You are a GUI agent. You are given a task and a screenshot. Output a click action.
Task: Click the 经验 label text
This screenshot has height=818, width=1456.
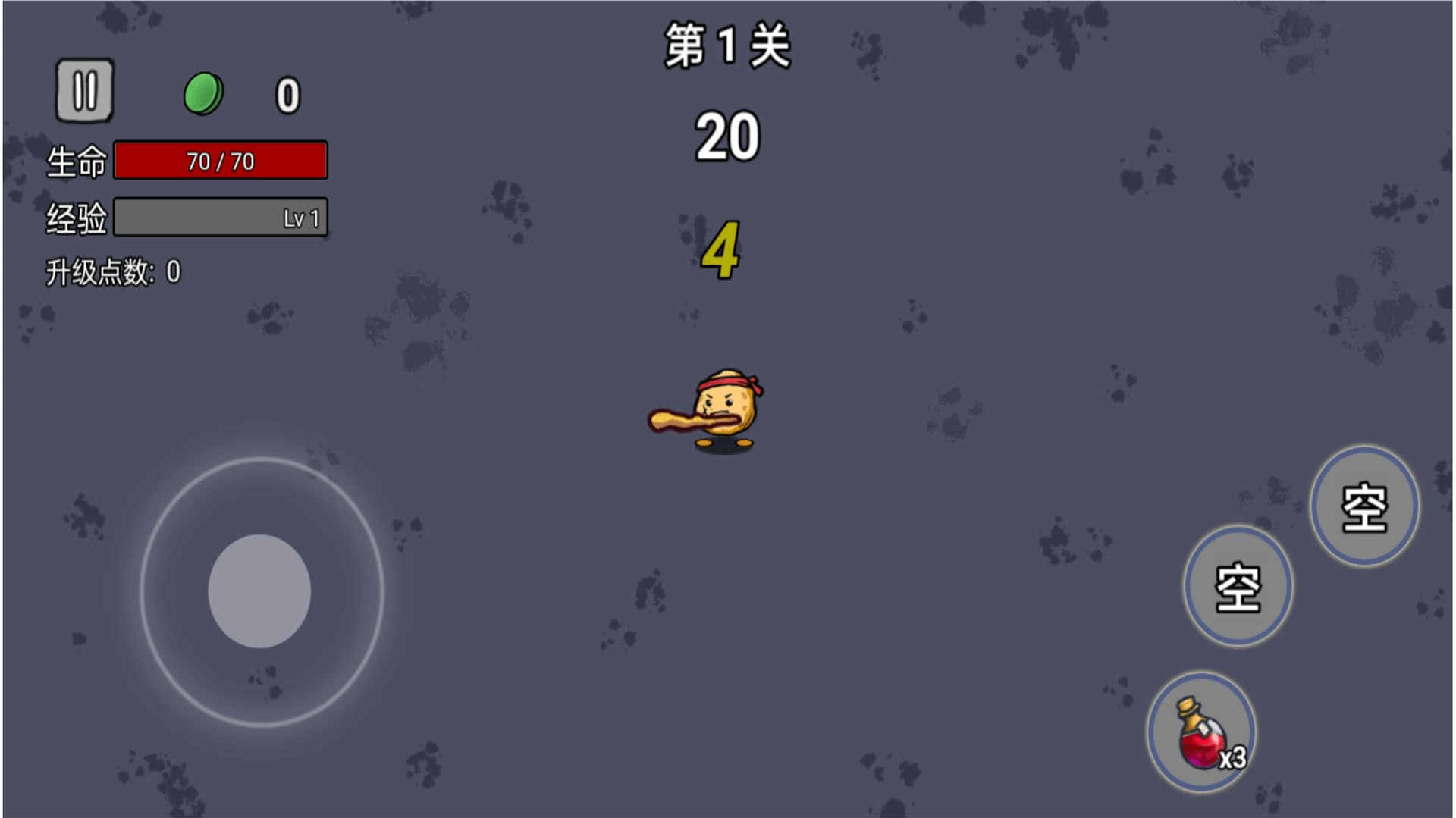pos(76,216)
